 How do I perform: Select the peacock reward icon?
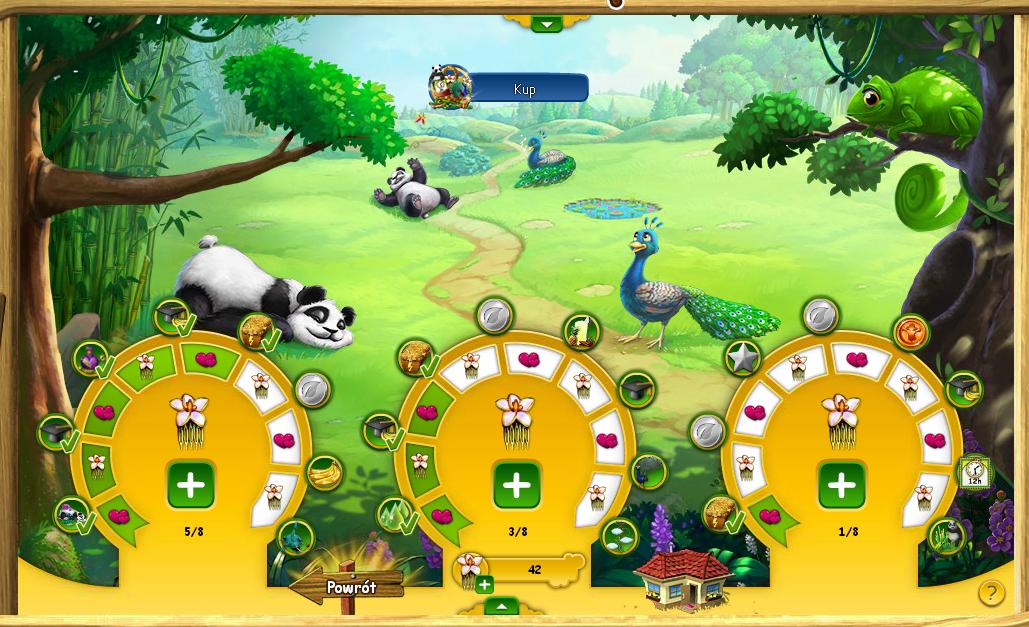[x=648, y=471]
